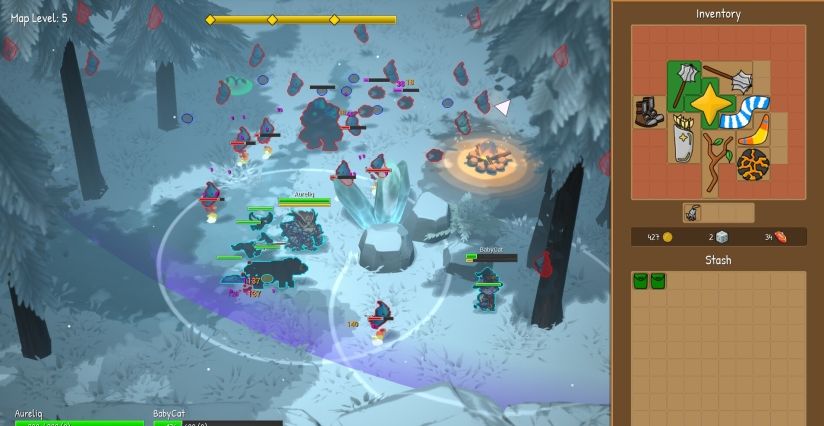
Task: Click the small item below inventory grid
Action: click(691, 213)
